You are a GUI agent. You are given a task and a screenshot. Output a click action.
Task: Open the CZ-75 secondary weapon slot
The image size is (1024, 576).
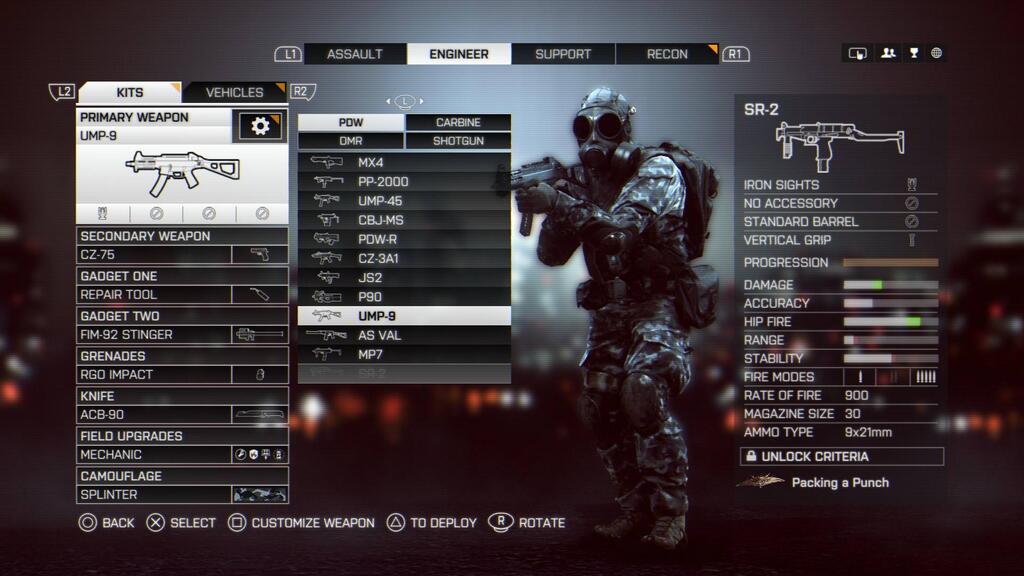(x=182, y=255)
